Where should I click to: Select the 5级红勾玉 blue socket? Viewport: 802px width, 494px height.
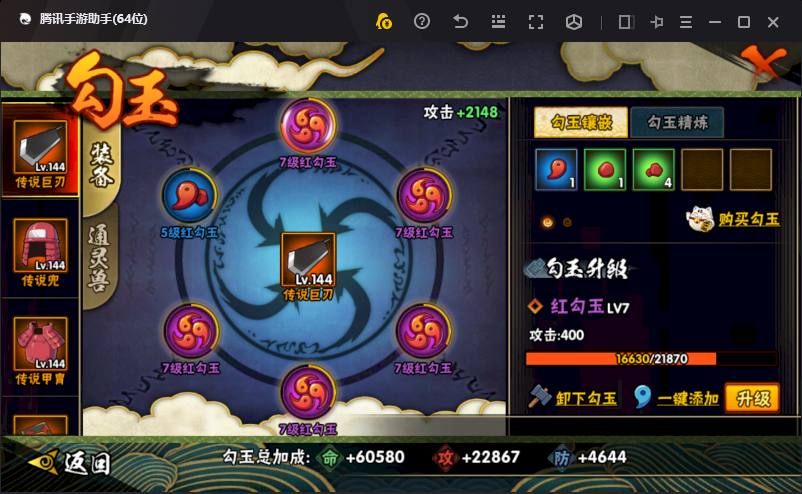point(189,196)
